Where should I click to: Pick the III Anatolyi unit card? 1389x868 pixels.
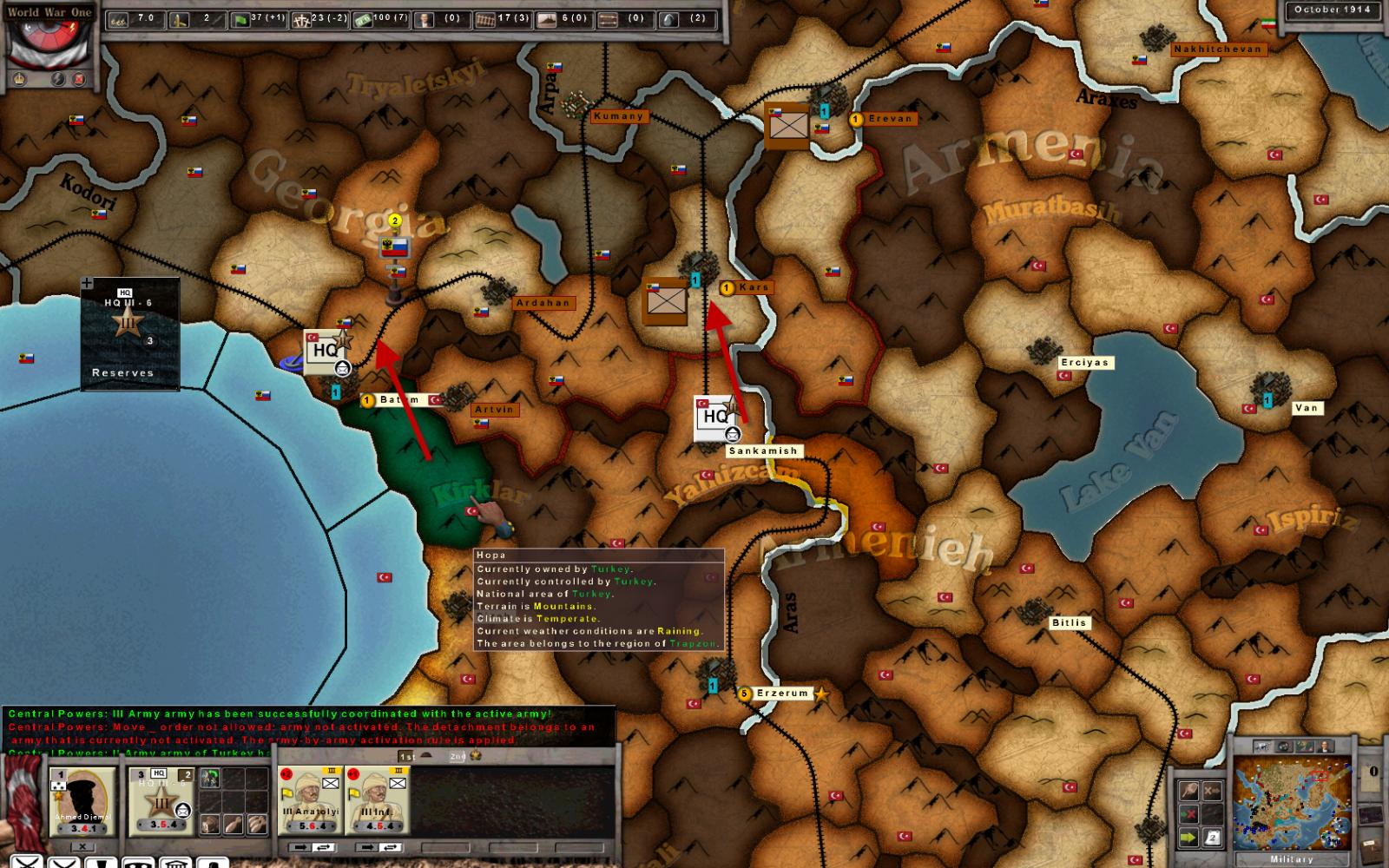pyautogui.click(x=310, y=800)
